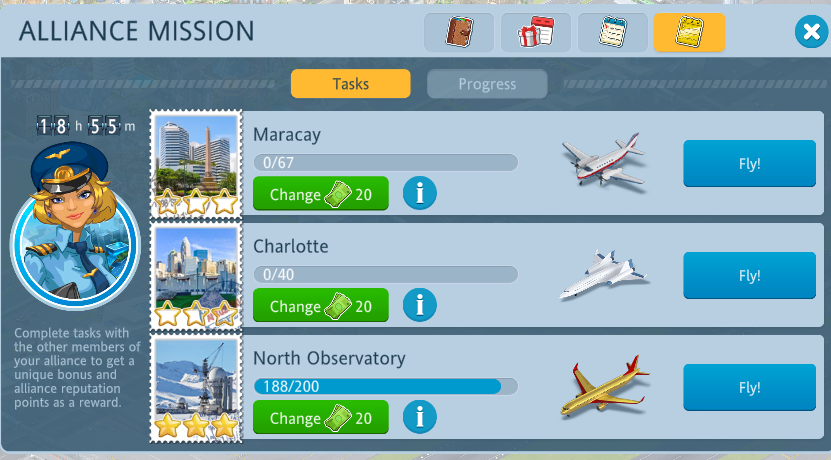Screen dimensions: 831x460
Task: Show info for the Maracay task
Action: pyautogui.click(x=420, y=194)
